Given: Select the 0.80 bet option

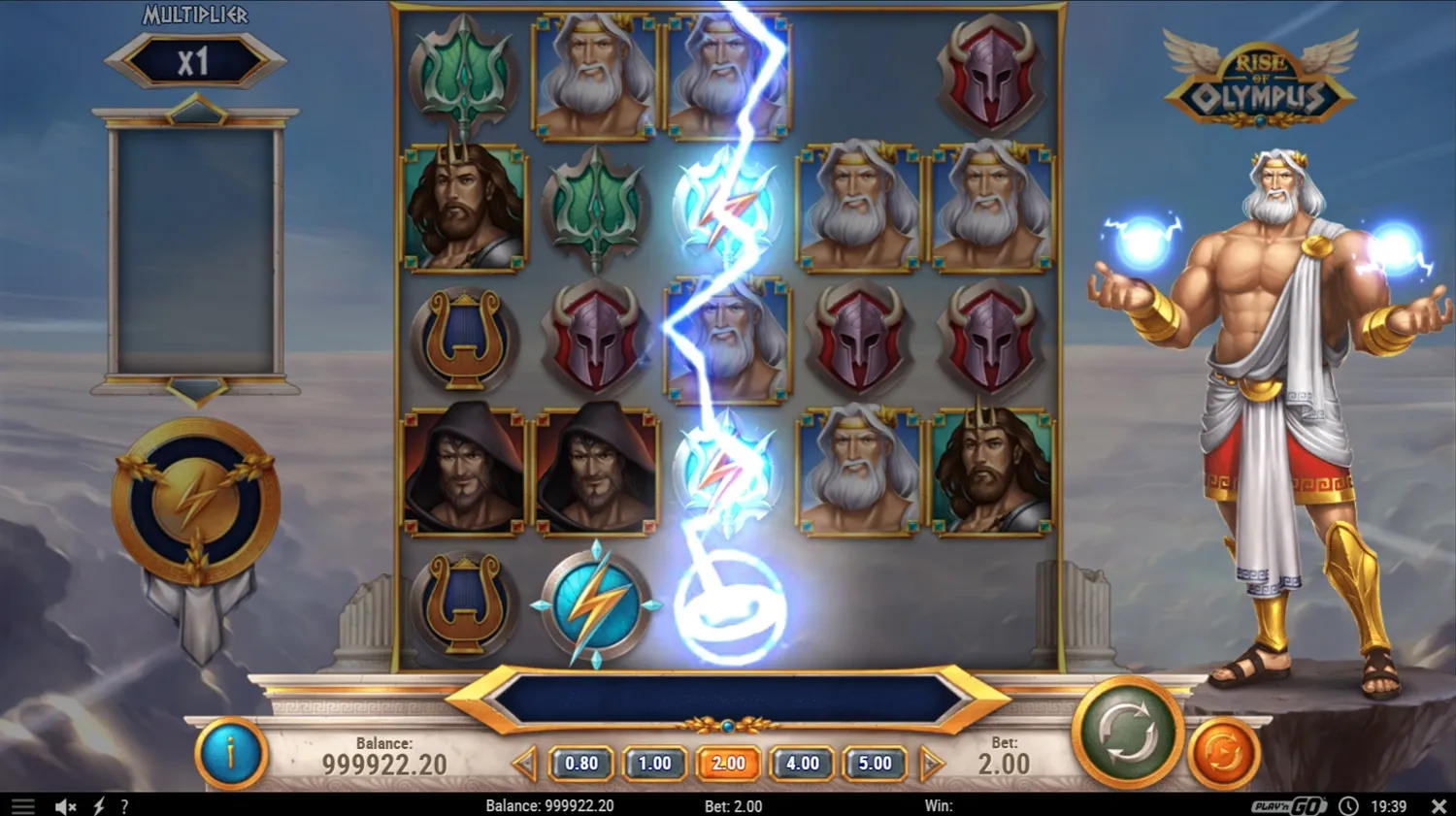Looking at the screenshot, I should (x=580, y=764).
